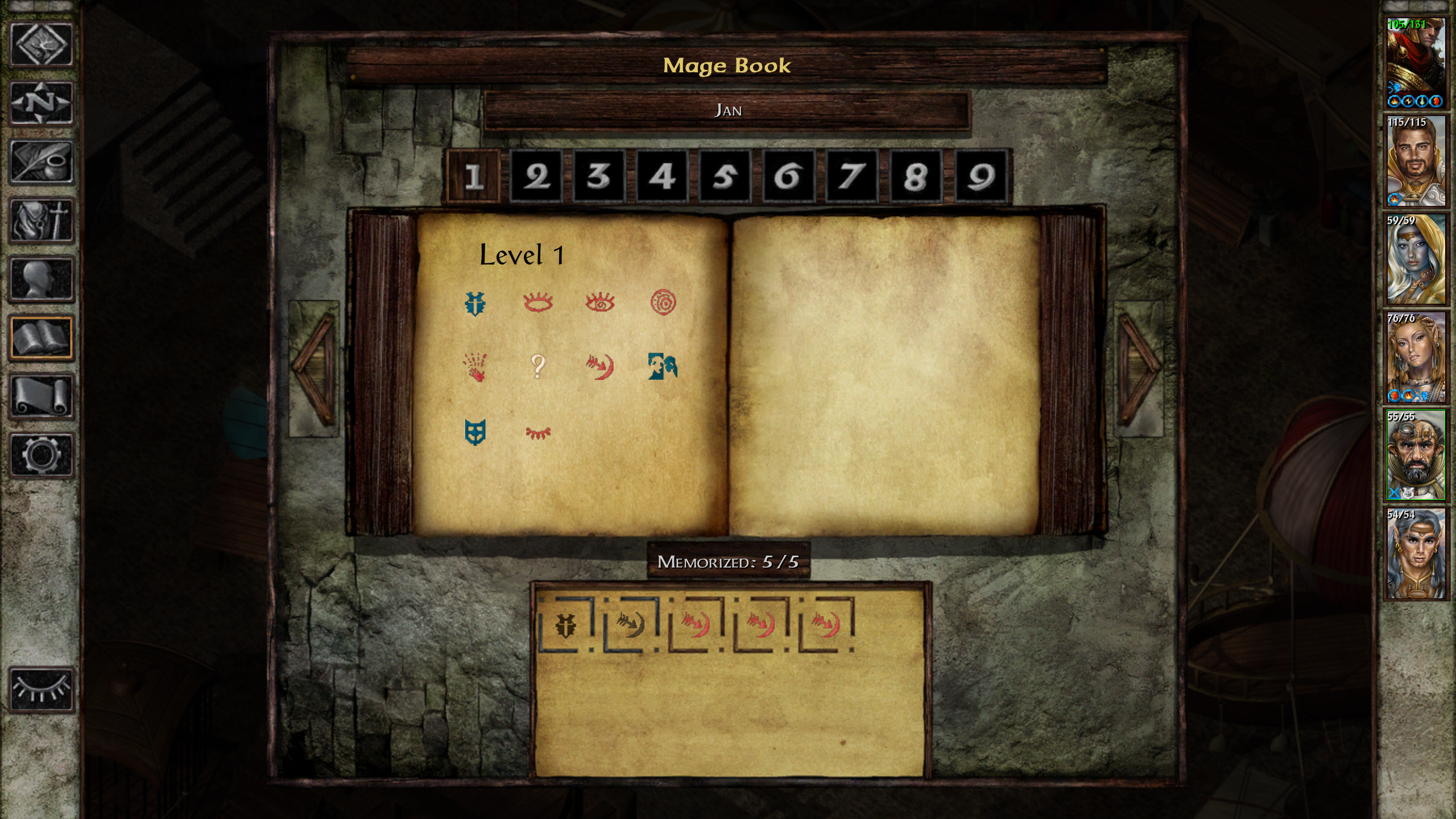Show the character record head button
1456x819 pixels.
point(42,279)
